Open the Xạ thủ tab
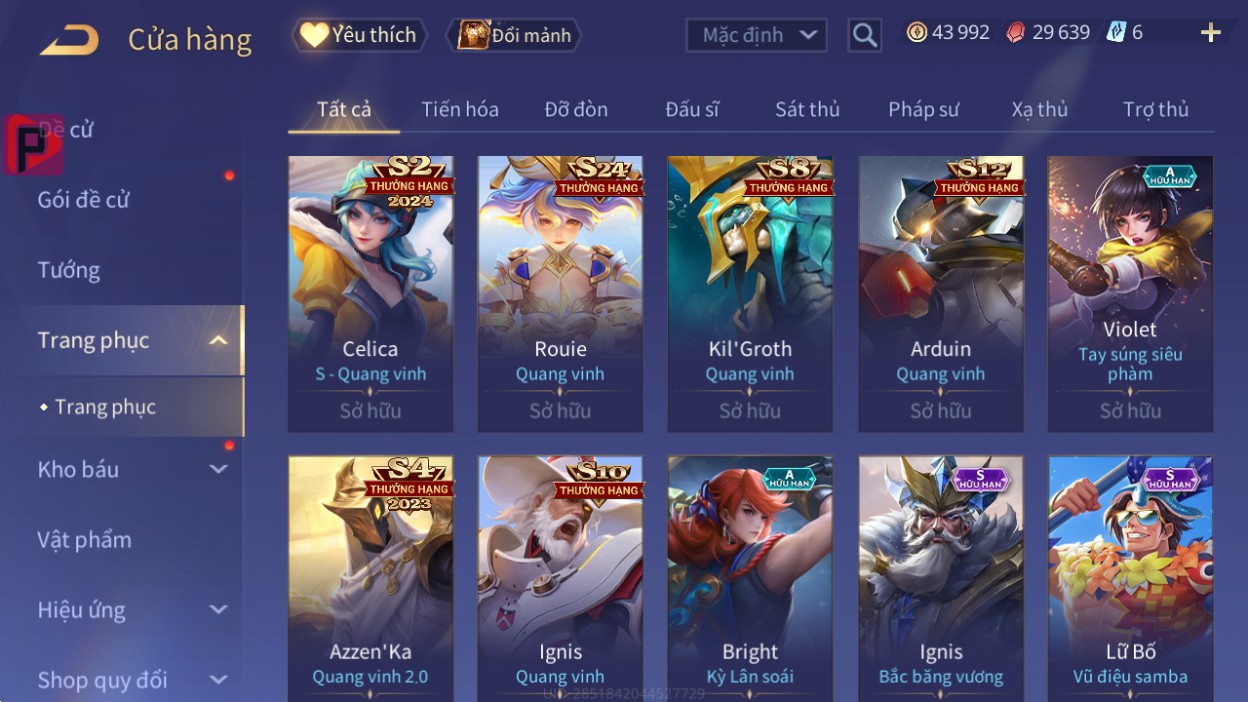1248x702 pixels. (1039, 109)
